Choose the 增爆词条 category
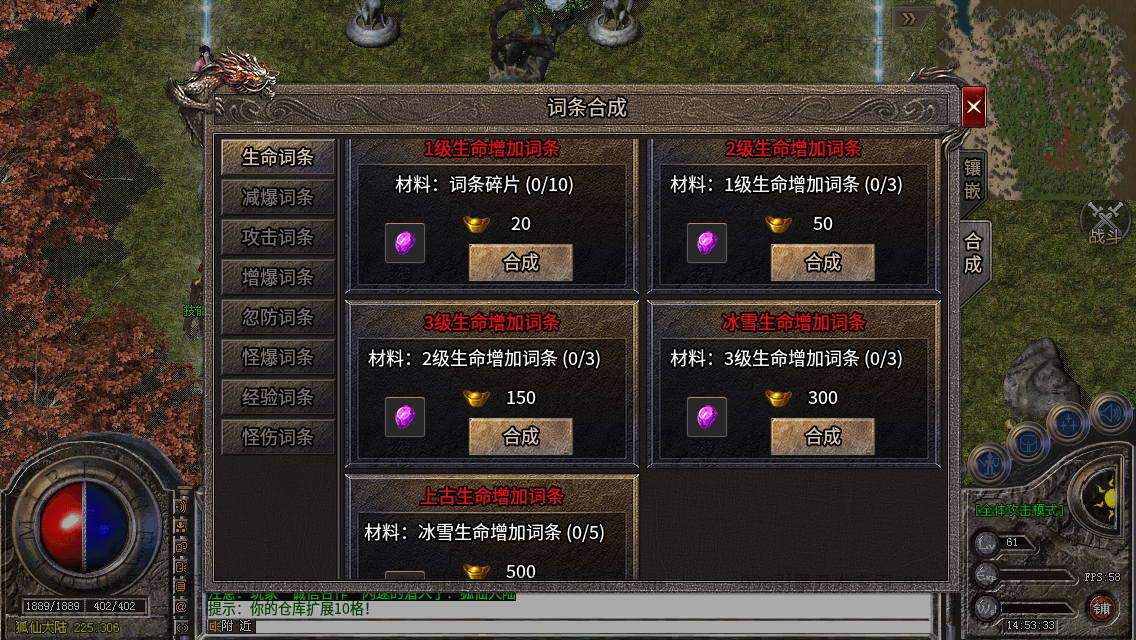Image resolution: width=1136 pixels, height=640 pixels. pyautogui.click(x=278, y=278)
